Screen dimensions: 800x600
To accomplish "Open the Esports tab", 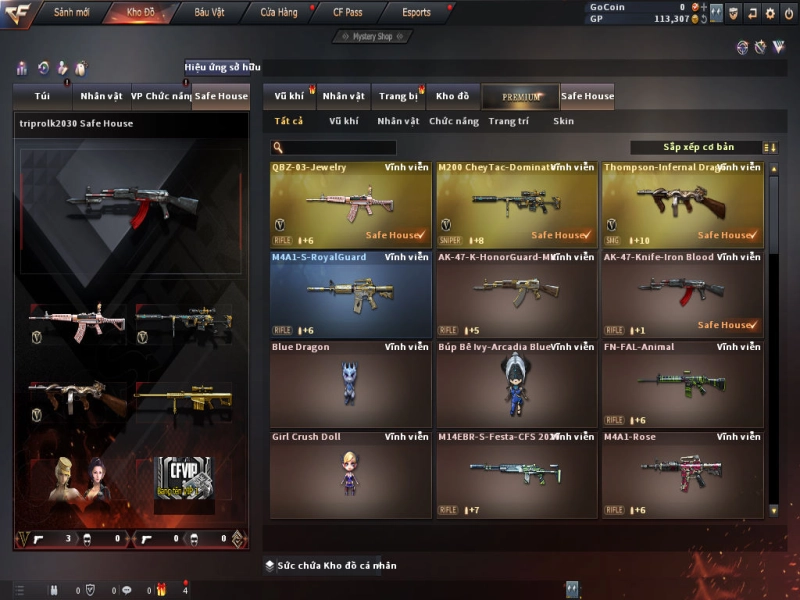I will (416, 13).
